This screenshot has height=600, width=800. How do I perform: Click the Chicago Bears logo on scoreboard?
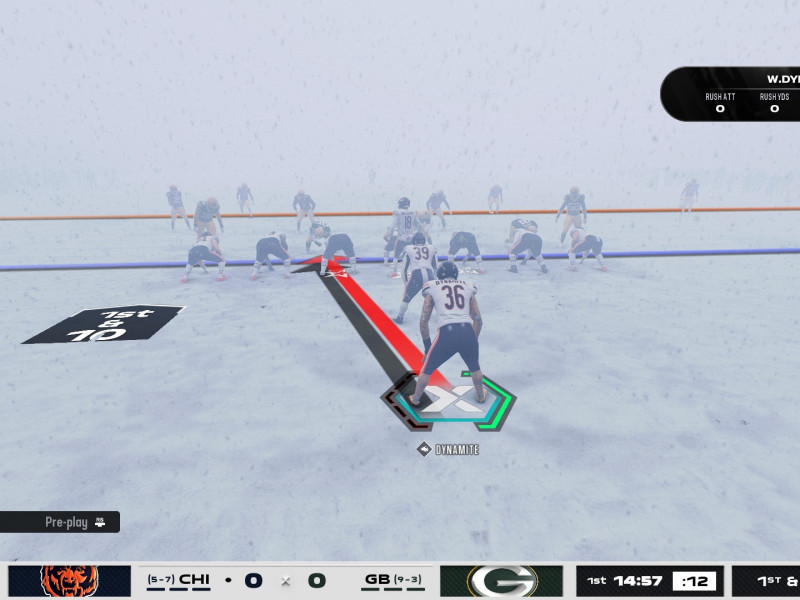point(69,581)
